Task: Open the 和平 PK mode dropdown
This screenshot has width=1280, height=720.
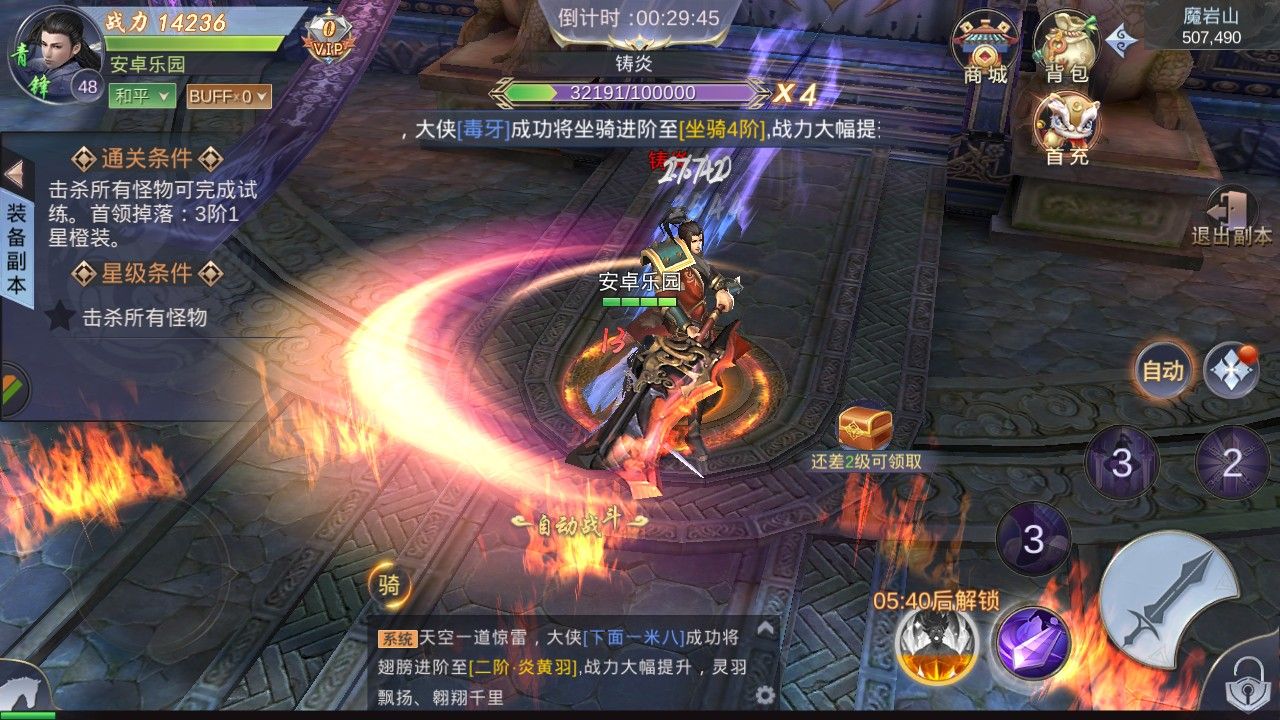Action: 142,96
